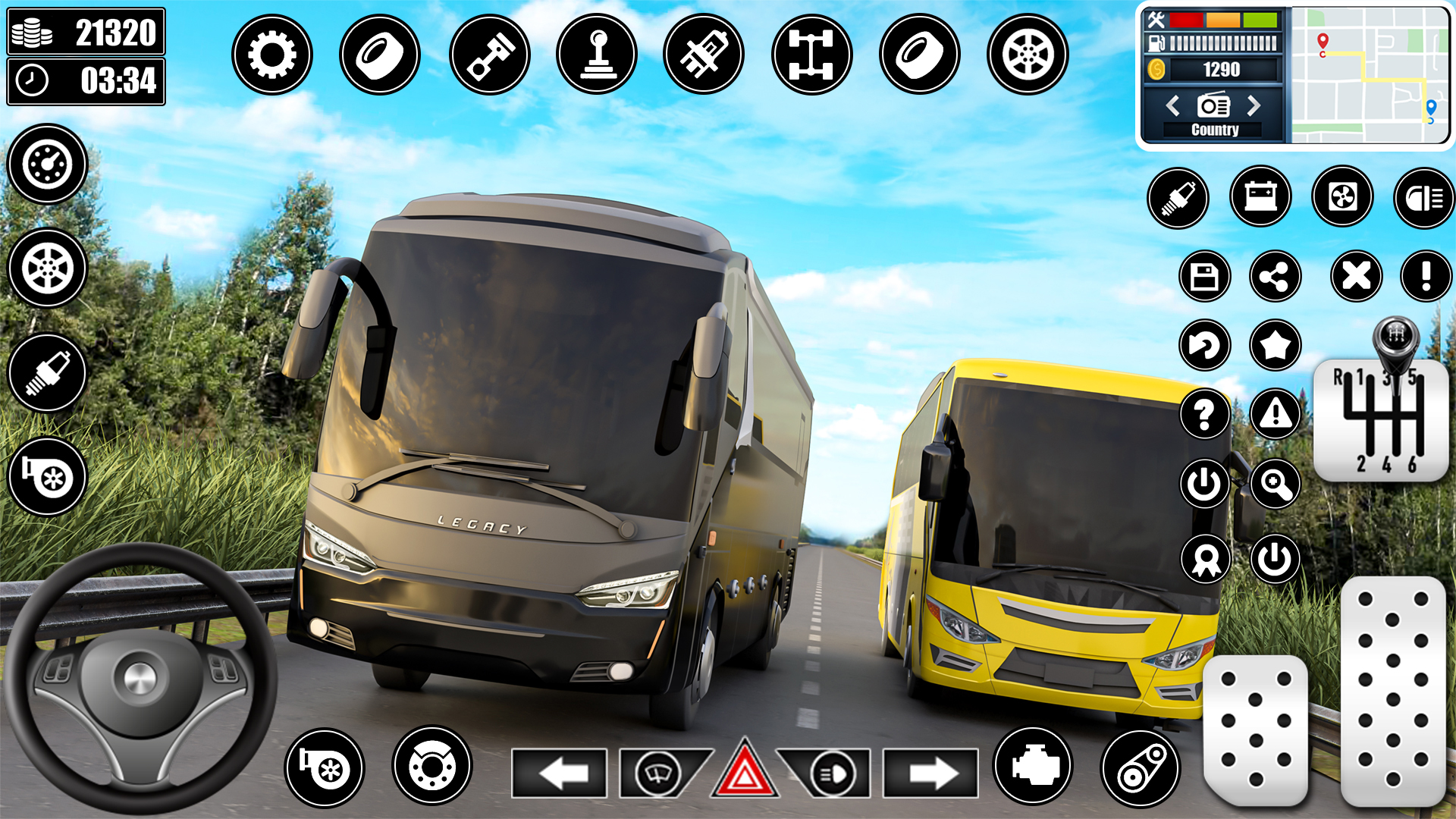Click the previous arrow on Country selector
Screen dimensions: 1456x819
click(x=1175, y=106)
